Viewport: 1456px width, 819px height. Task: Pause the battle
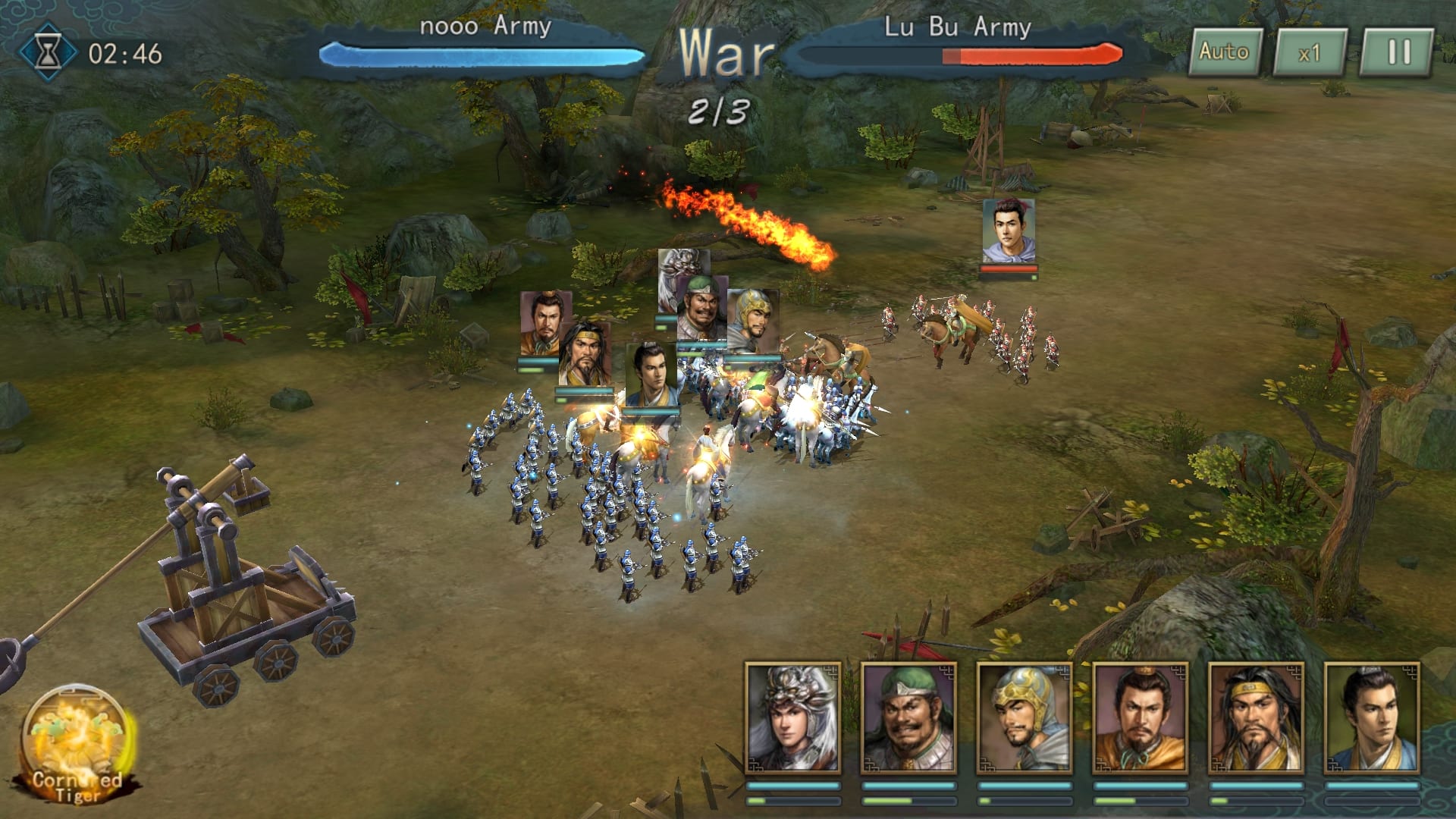1398,52
